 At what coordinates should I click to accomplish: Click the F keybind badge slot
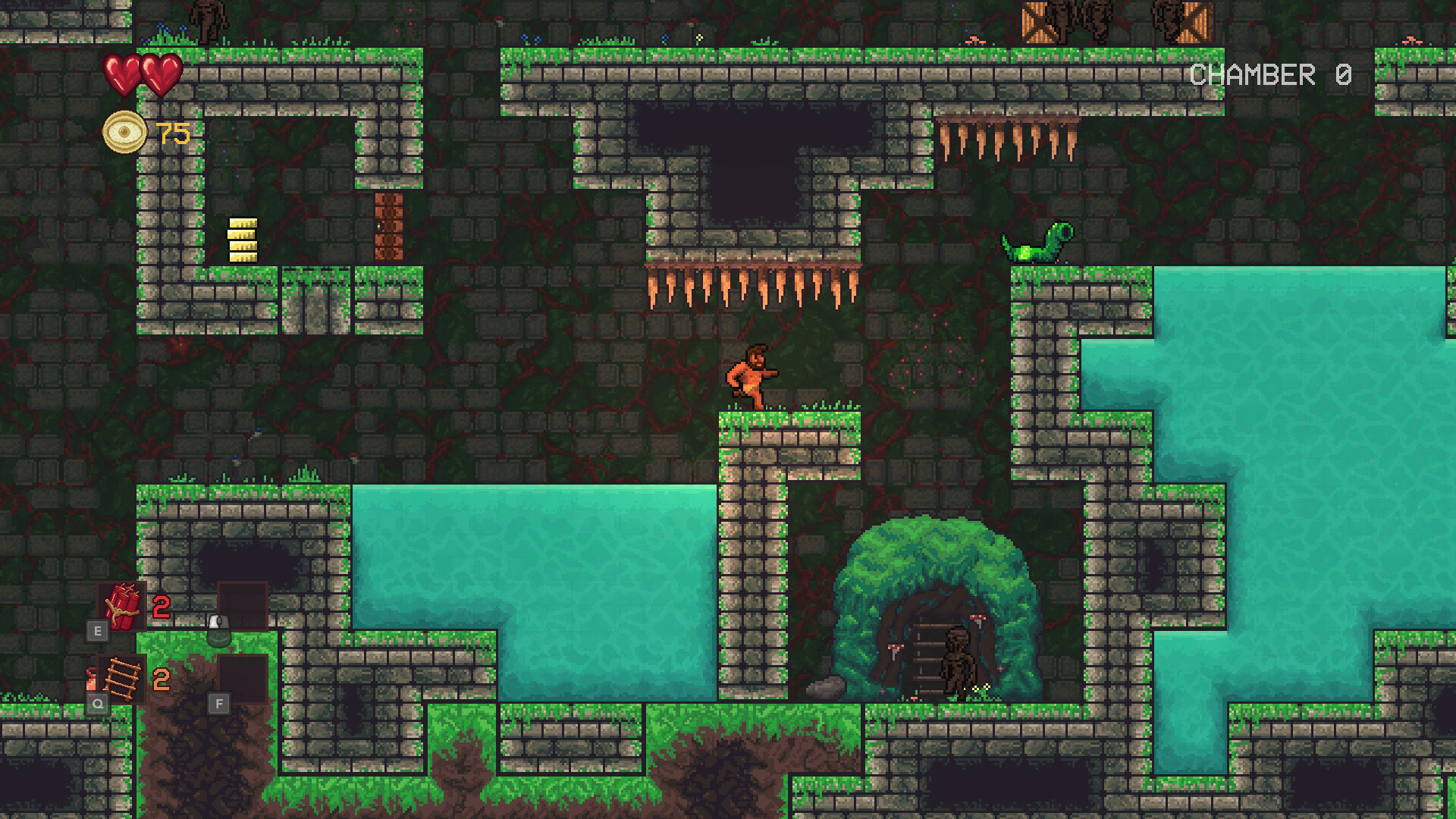point(220,703)
